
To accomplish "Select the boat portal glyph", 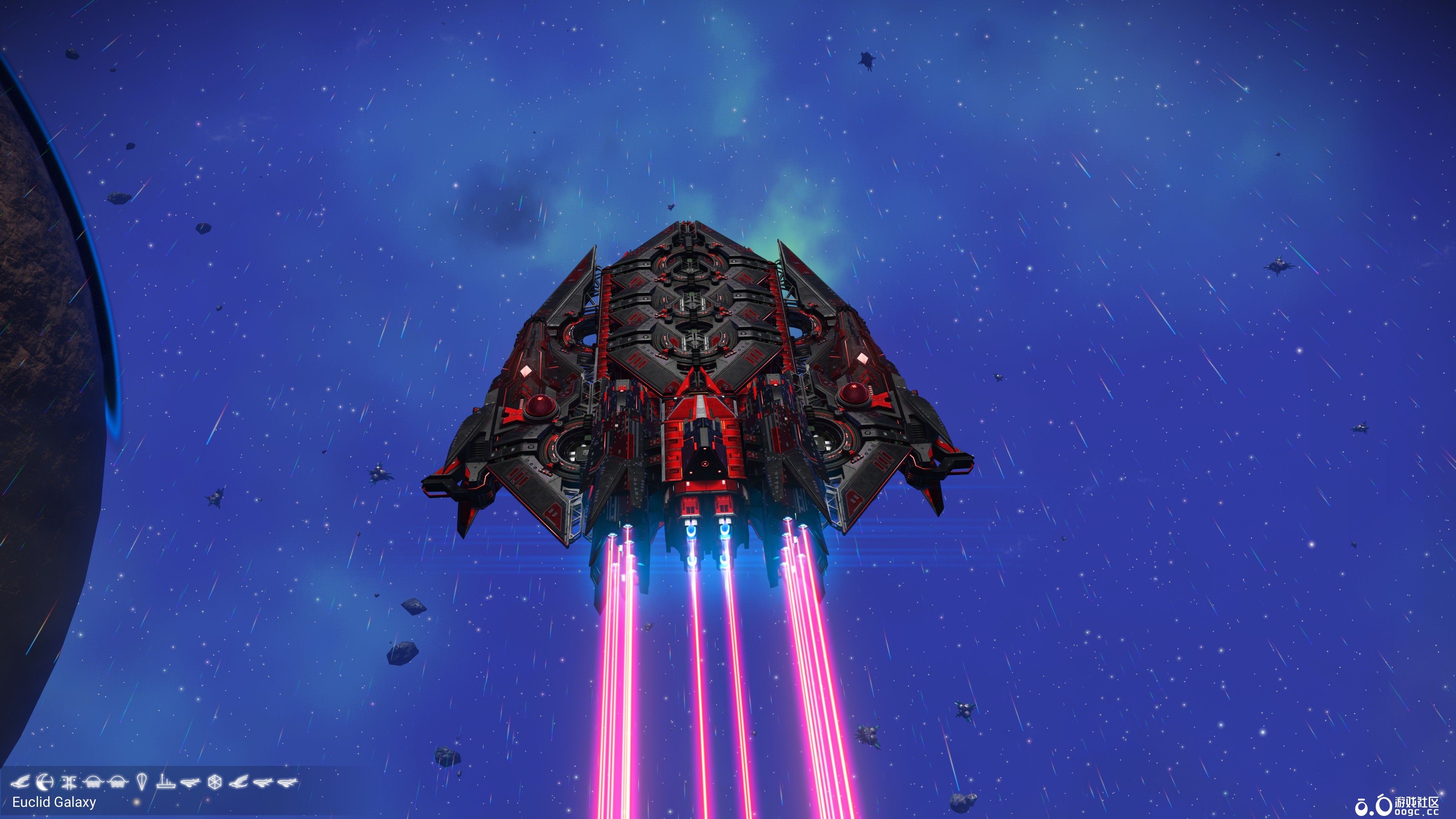I will [166, 783].
